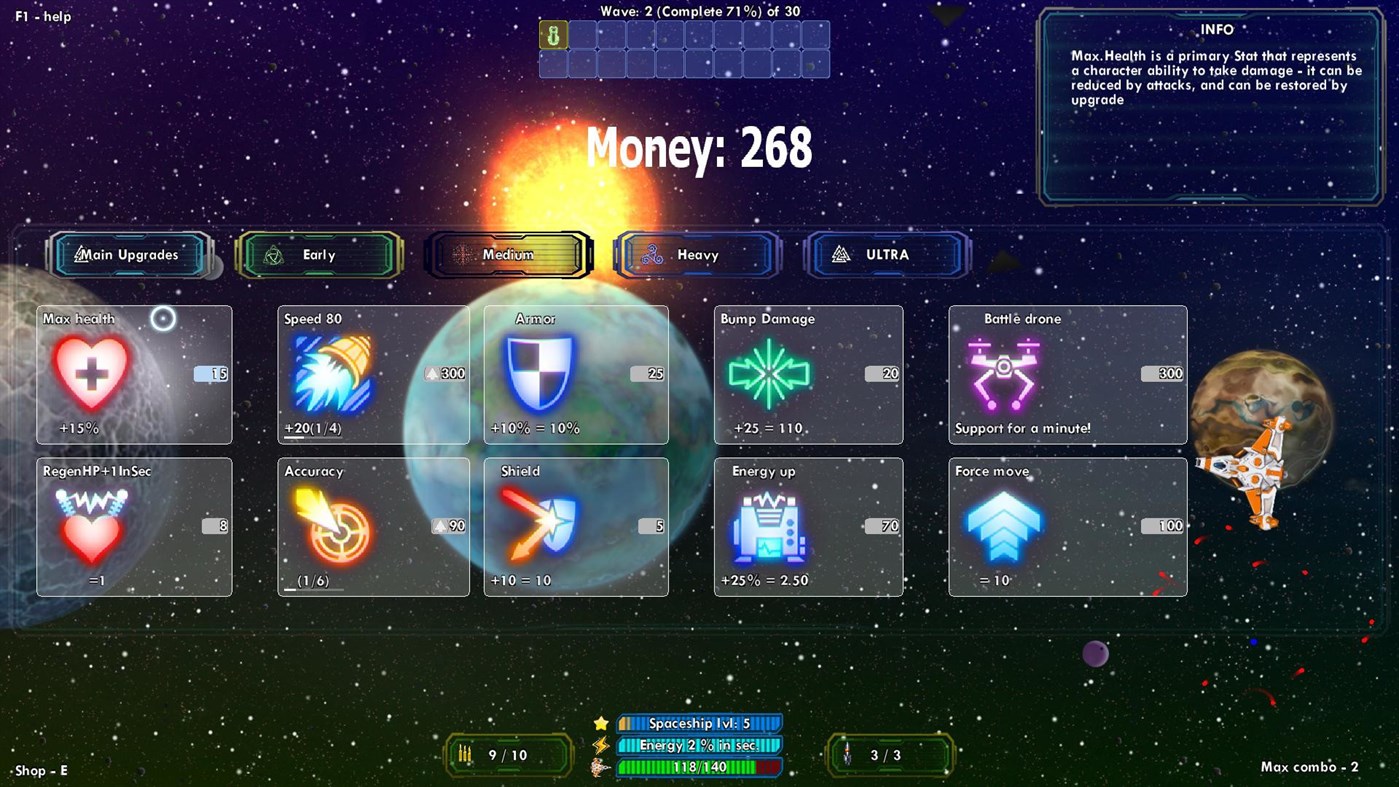This screenshot has width=1399, height=787.
Task: Purchase the Shield upgrade for 5
Action: [651, 525]
